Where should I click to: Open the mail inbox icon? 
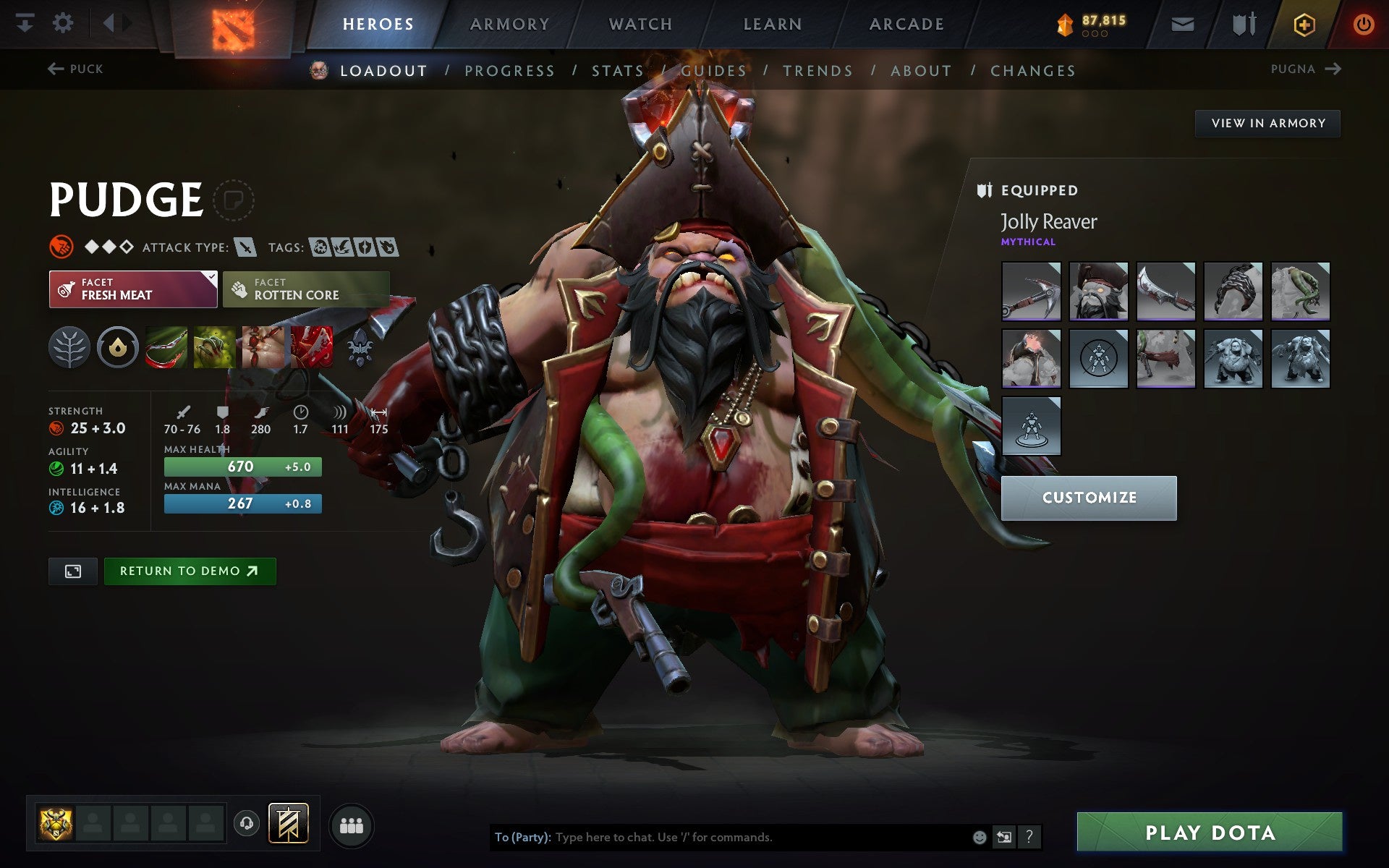[x=1181, y=23]
